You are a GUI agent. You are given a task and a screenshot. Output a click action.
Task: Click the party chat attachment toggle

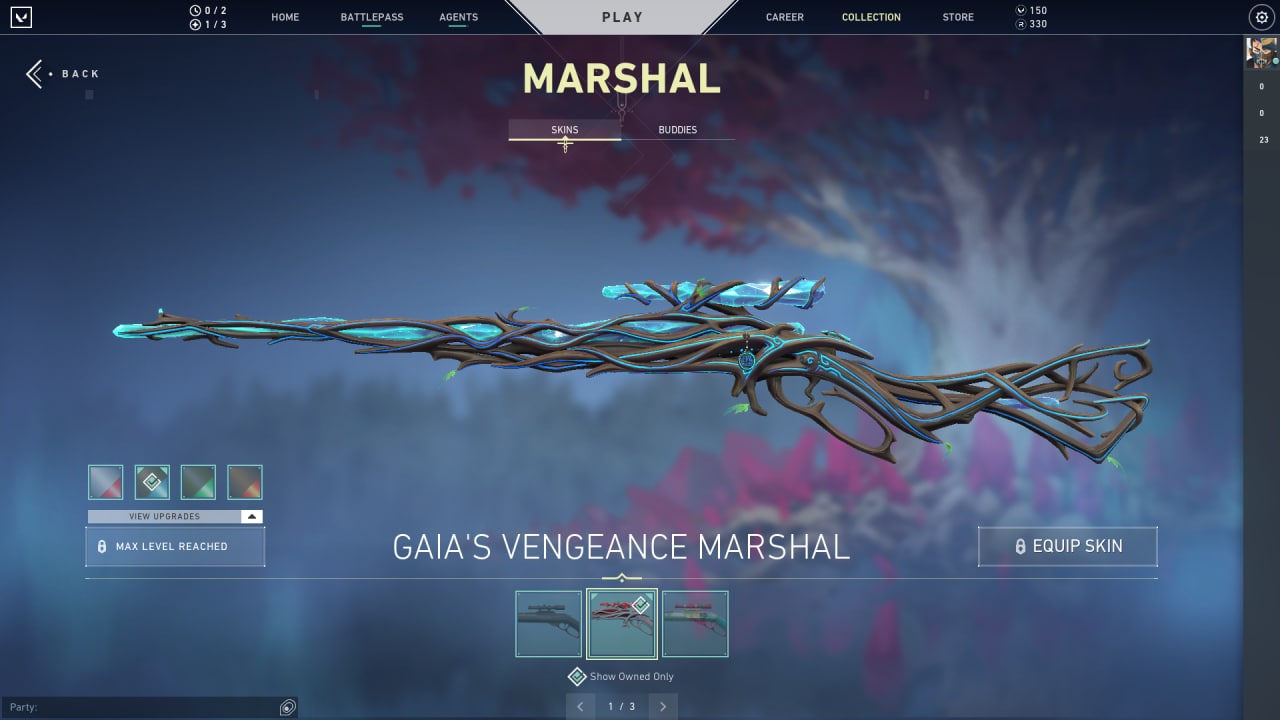287,706
